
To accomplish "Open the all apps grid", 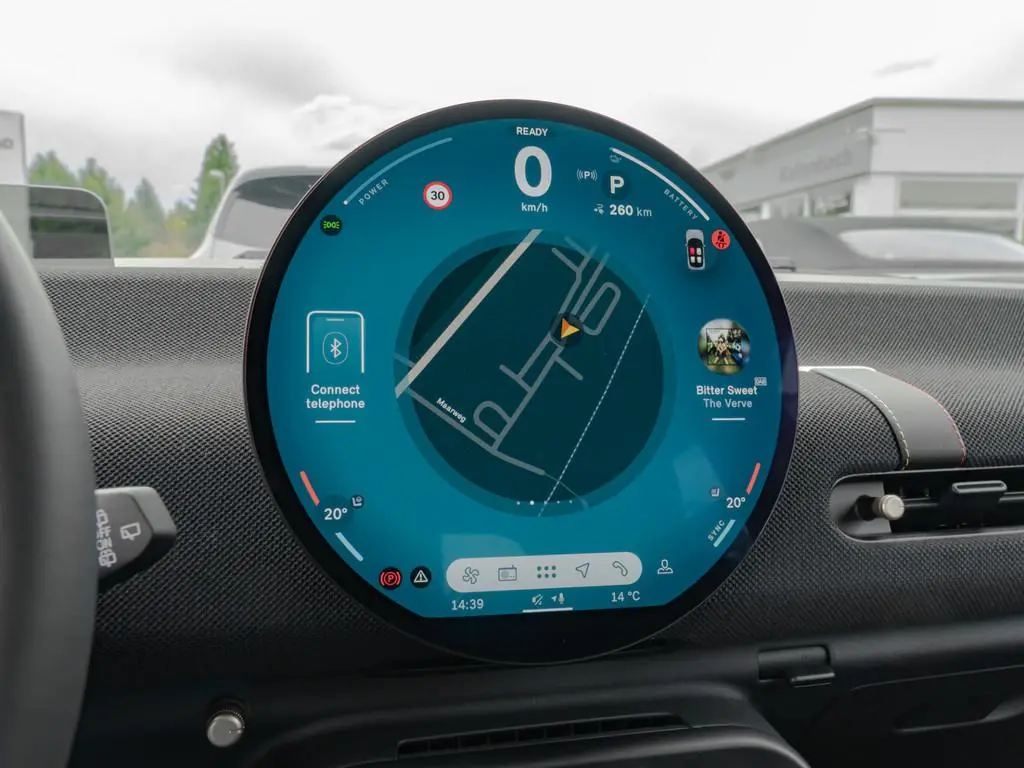I will 546,572.
